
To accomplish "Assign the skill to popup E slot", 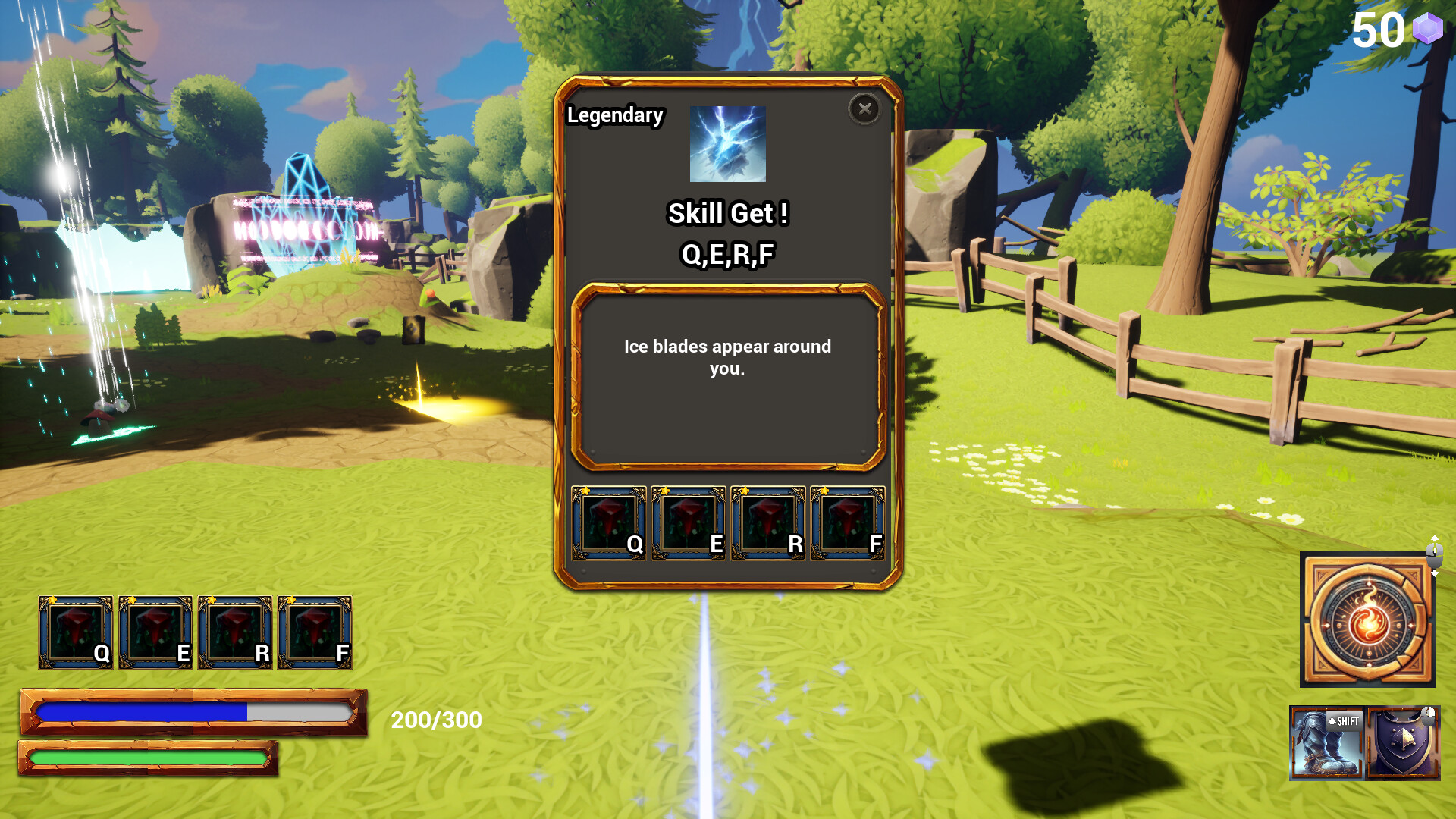I will 689,523.
